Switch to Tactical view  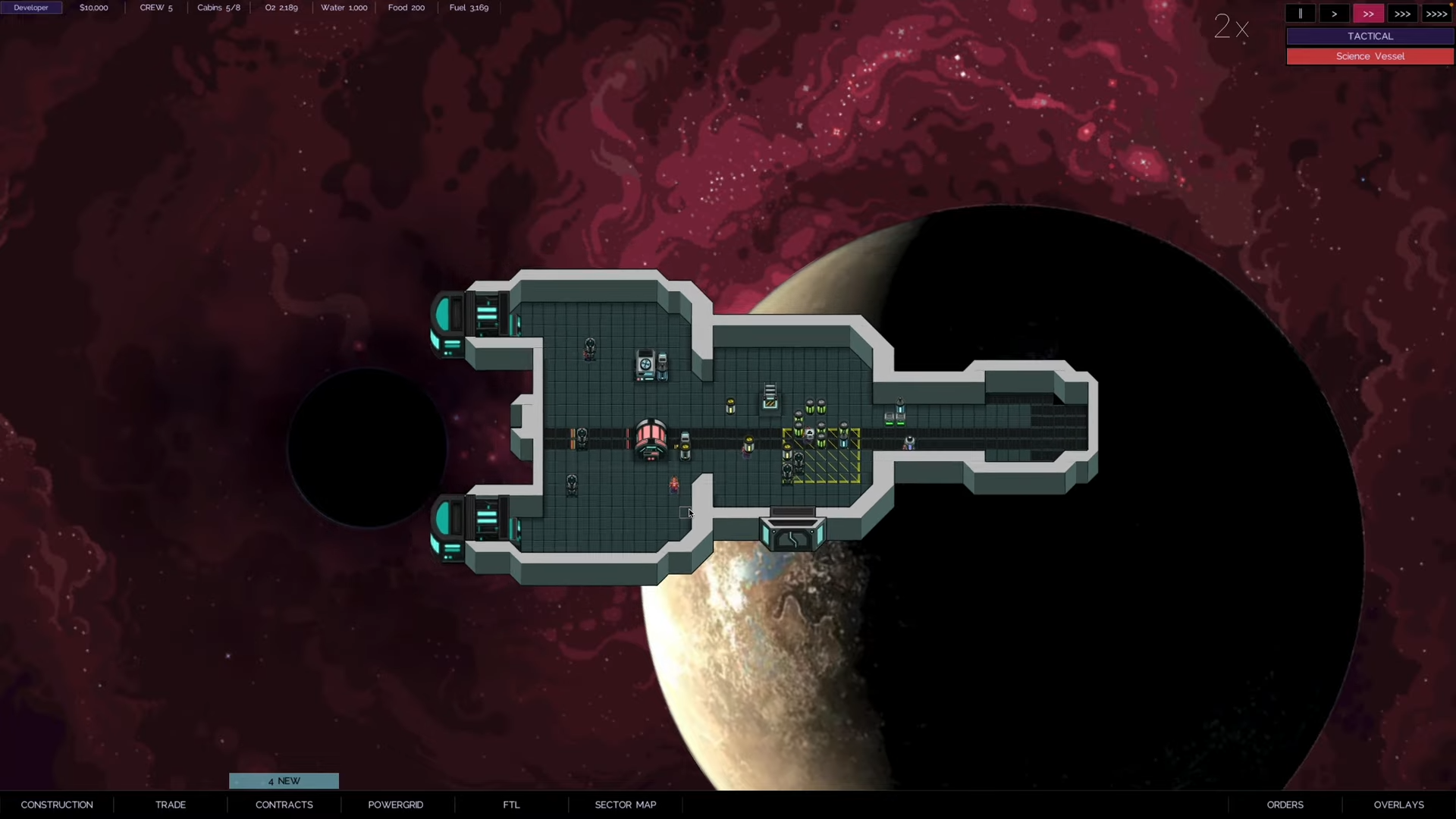point(1370,36)
